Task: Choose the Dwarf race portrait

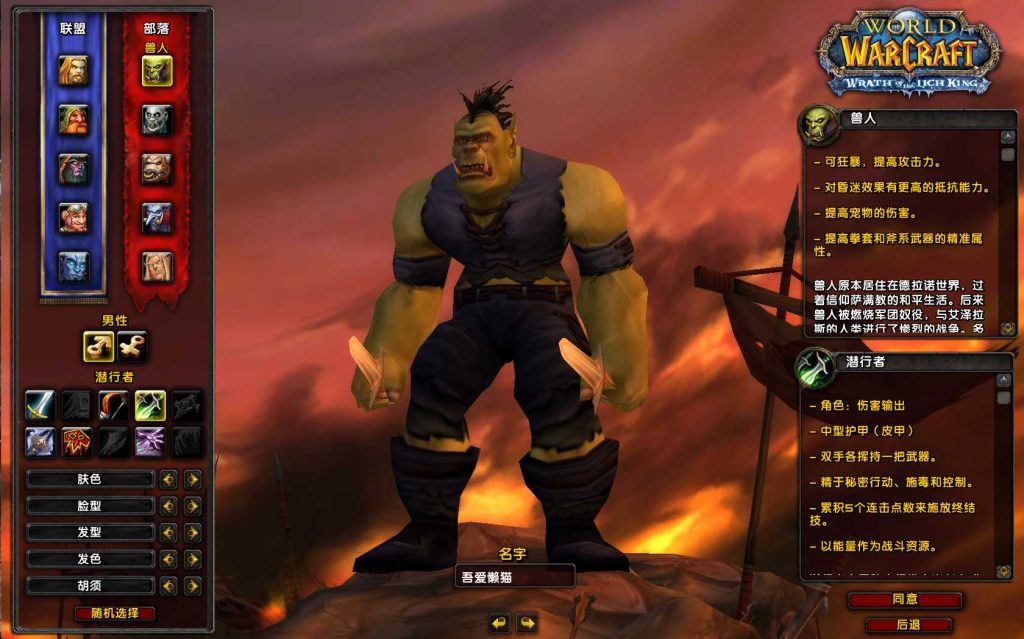Action: (73, 119)
